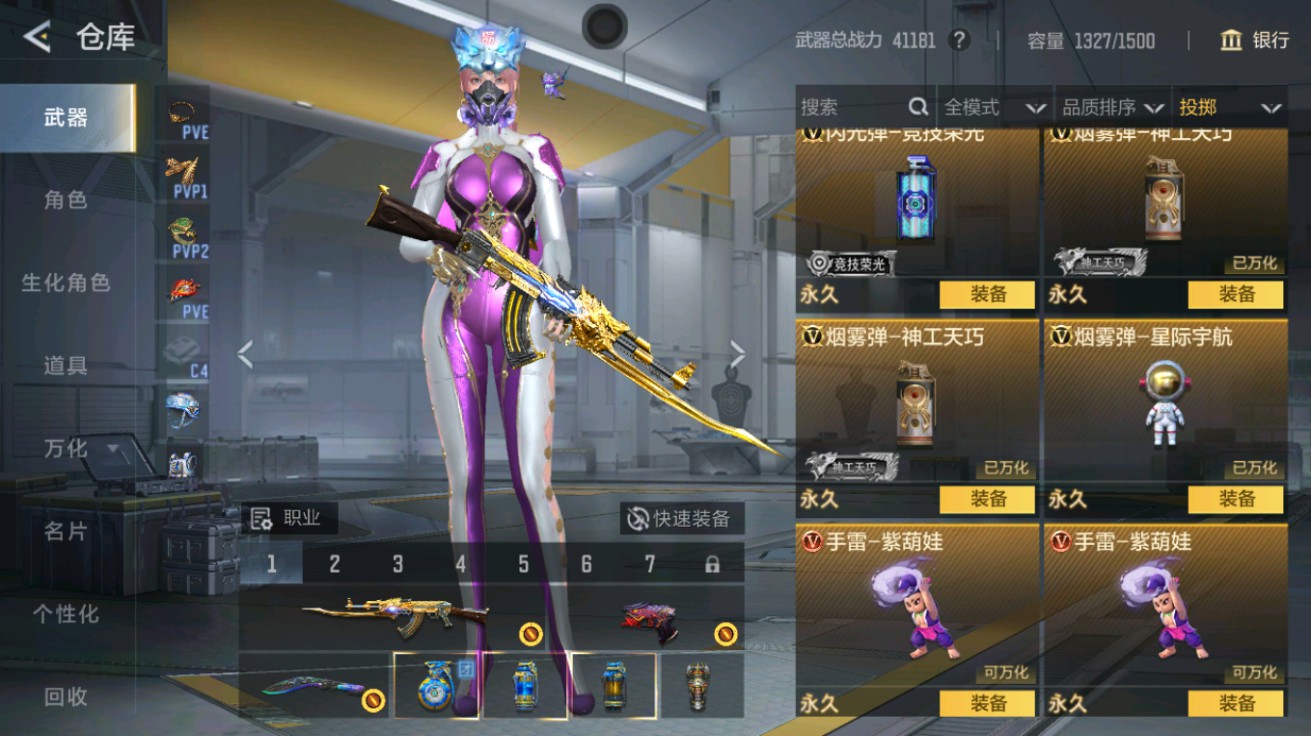Show the next character view arrow
Screen dimensions: 1311x736
[x=738, y=353]
